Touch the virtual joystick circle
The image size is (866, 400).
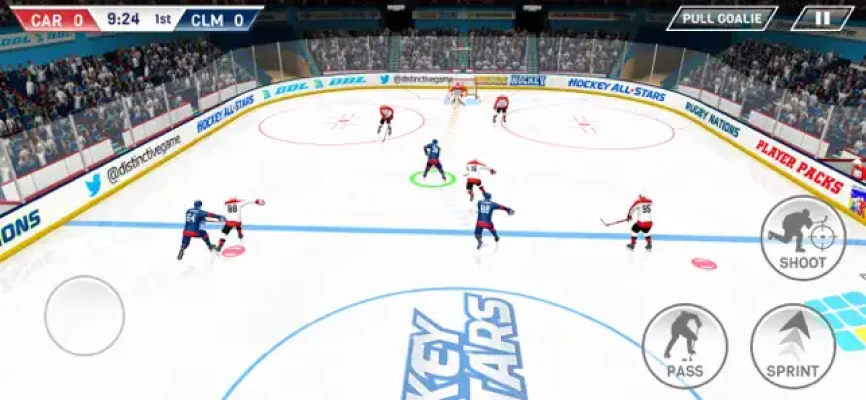[84, 316]
